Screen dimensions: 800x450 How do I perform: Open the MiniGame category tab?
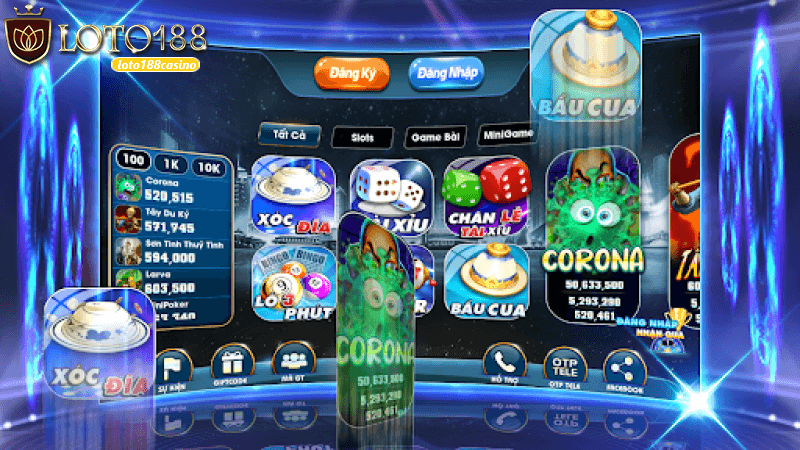click(507, 134)
